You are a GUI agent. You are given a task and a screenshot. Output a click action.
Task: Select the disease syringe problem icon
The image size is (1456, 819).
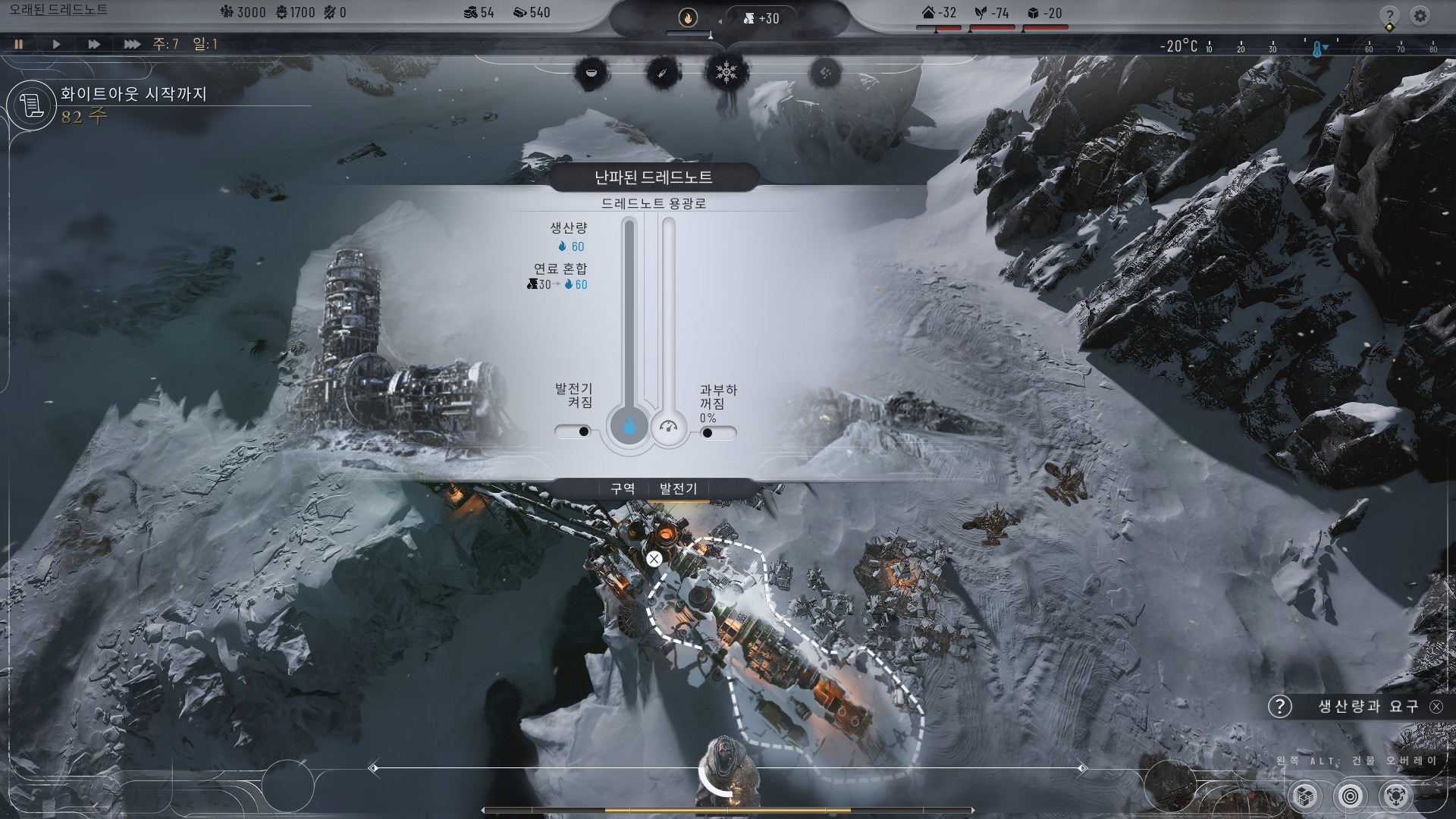click(x=662, y=73)
